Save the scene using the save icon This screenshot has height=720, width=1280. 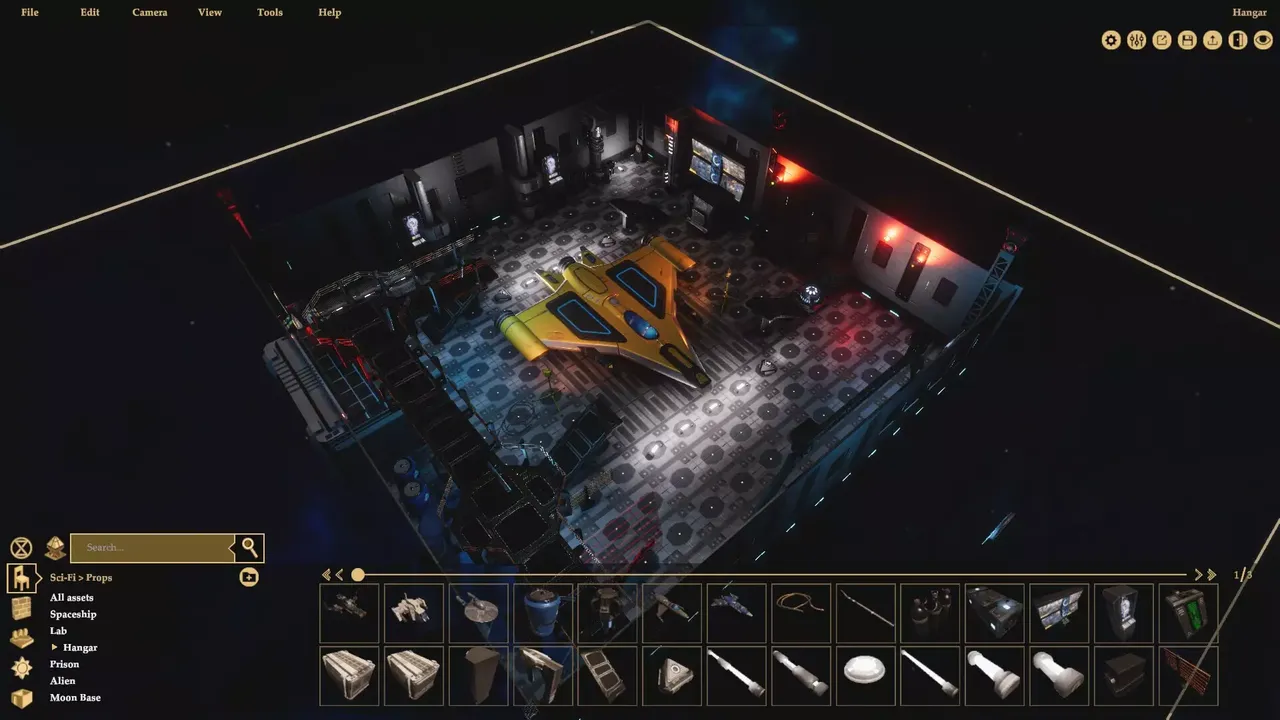(1186, 40)
